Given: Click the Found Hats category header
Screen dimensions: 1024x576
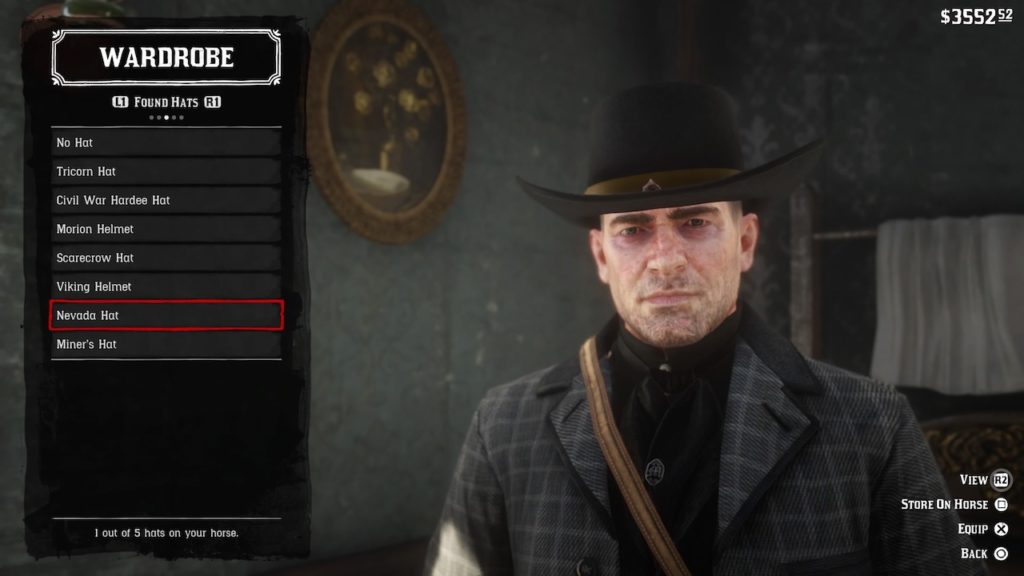Looking at the screenshot, I should coord(166,102).
